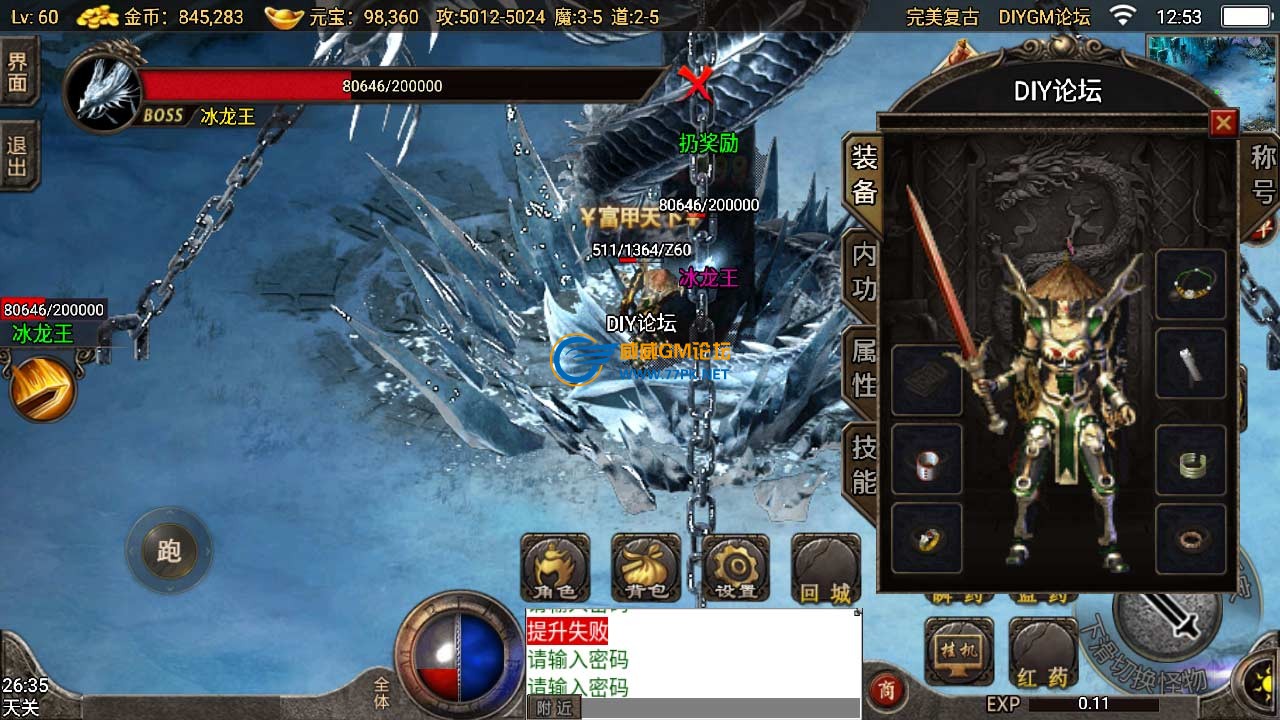Screen dimensions: 1280x720
Task: Select the white bracelet equipment slot
Action: (x=927, y=461)
